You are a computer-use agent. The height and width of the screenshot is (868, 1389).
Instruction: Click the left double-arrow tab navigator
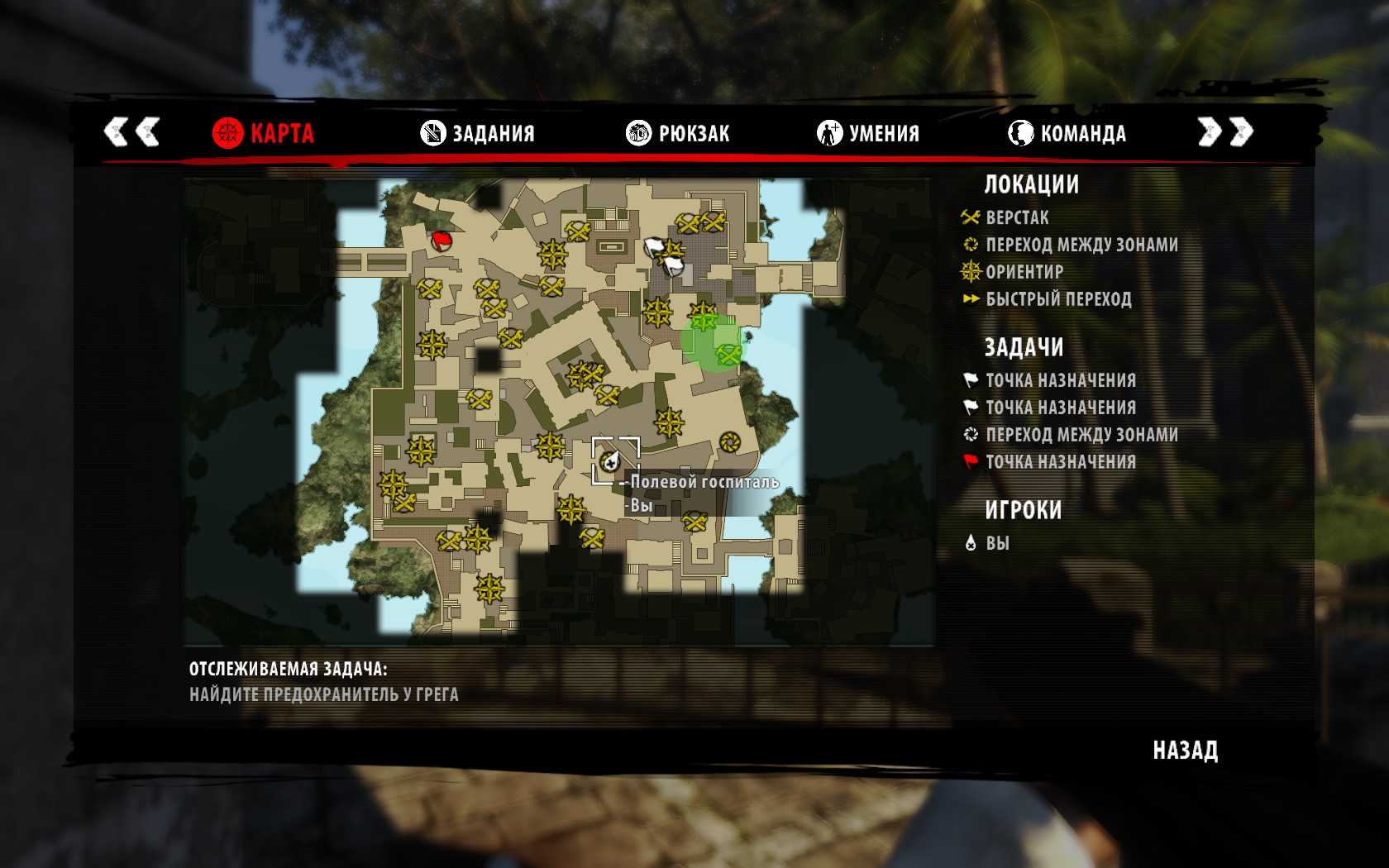point(131,131)
